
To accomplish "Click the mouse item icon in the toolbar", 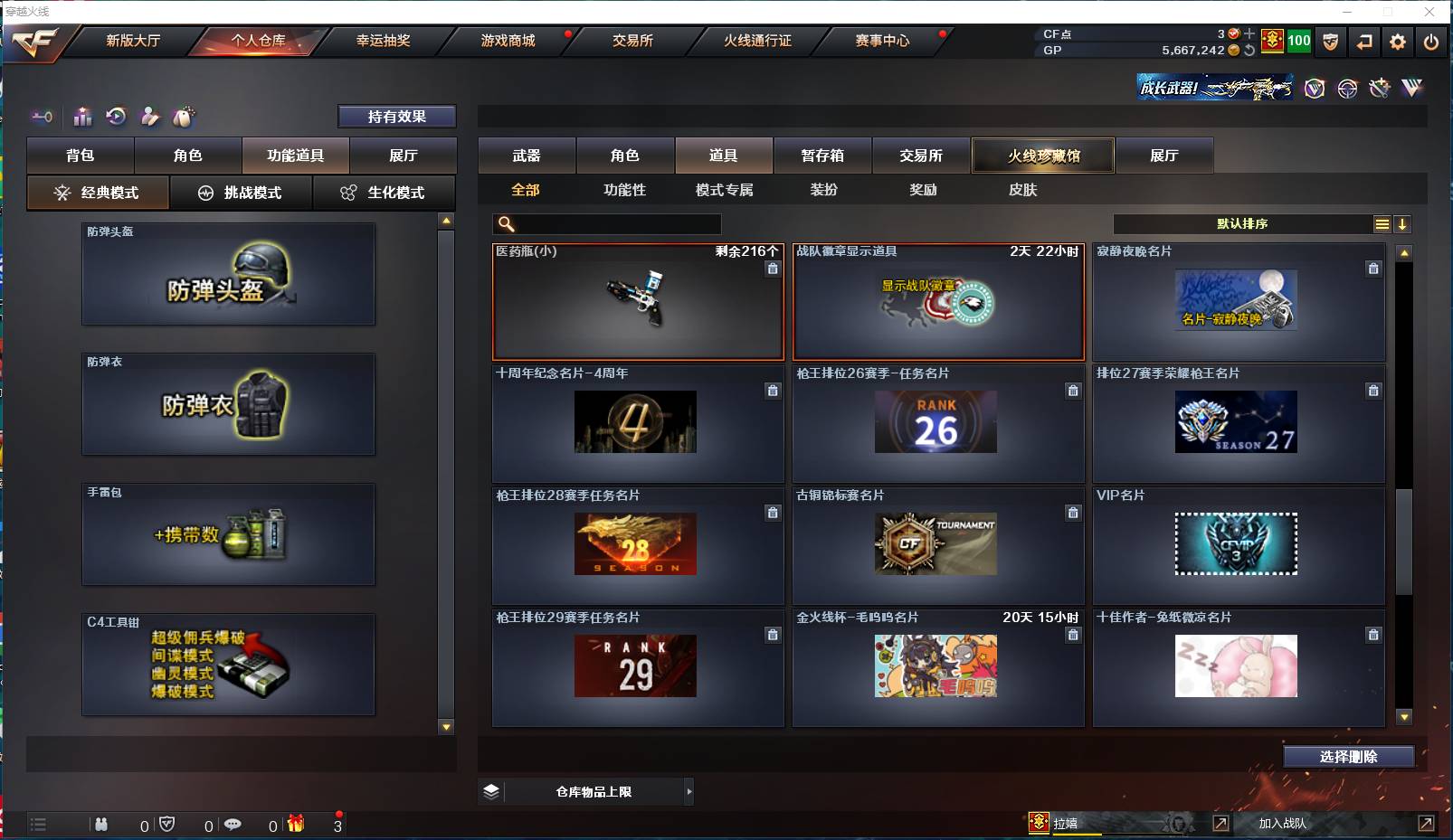I will [183, 117].
